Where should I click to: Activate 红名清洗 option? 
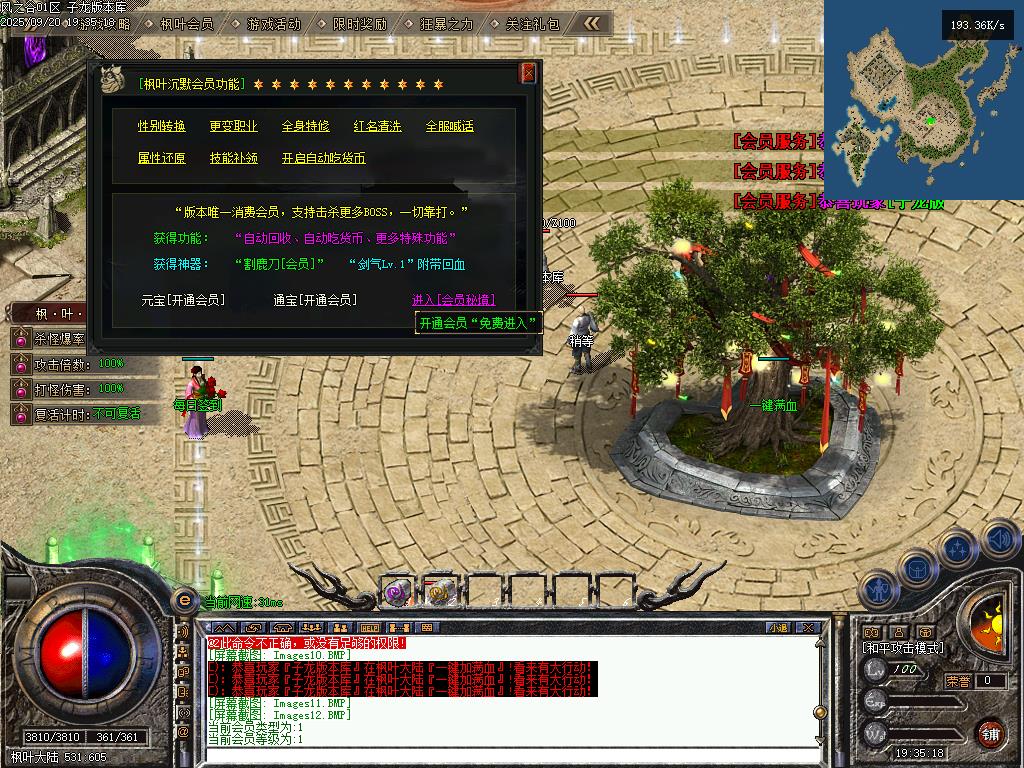[377, 126]
